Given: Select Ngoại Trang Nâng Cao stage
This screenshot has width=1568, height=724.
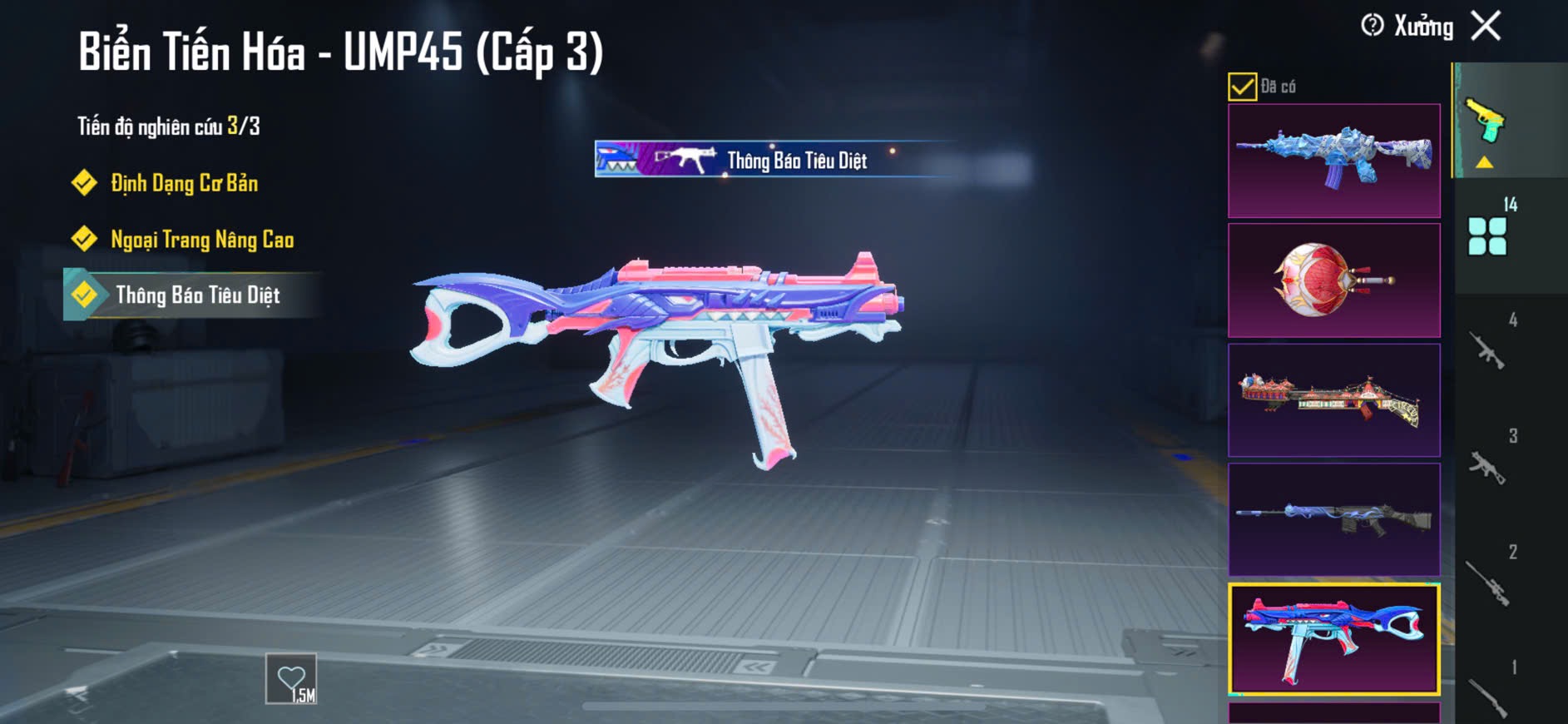Looking at the screenshot, I should [201, 240].
